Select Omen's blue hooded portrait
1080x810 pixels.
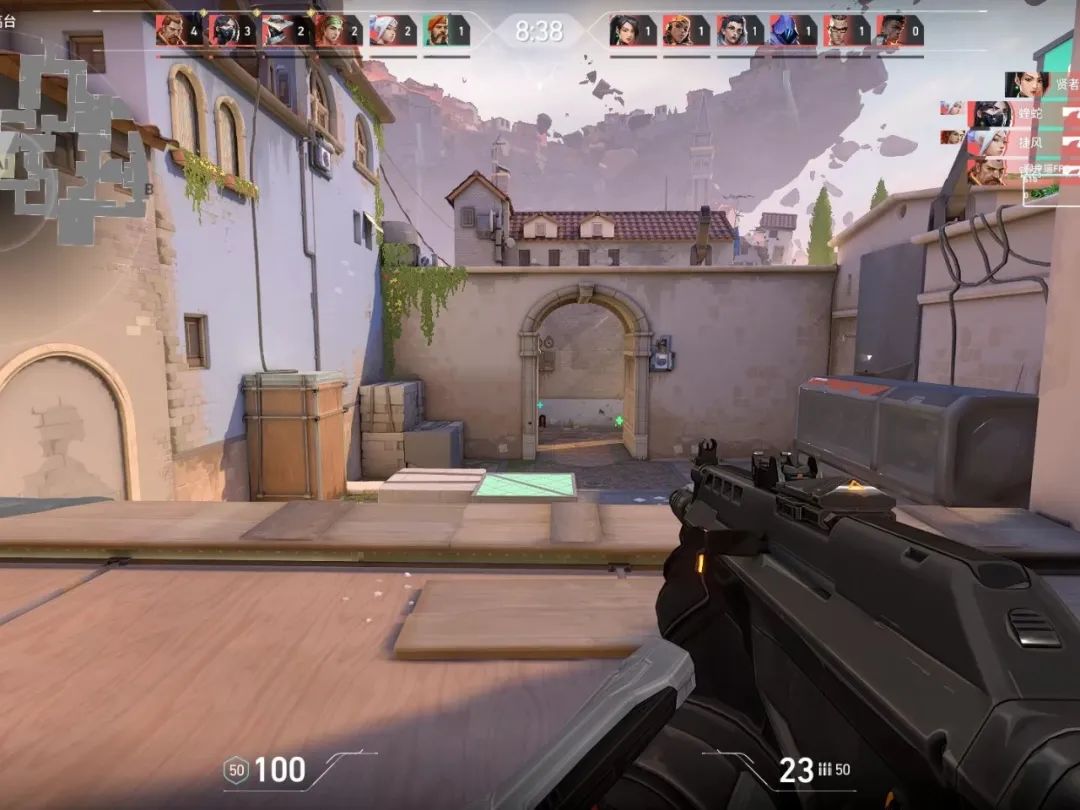(x=785, y=30)
